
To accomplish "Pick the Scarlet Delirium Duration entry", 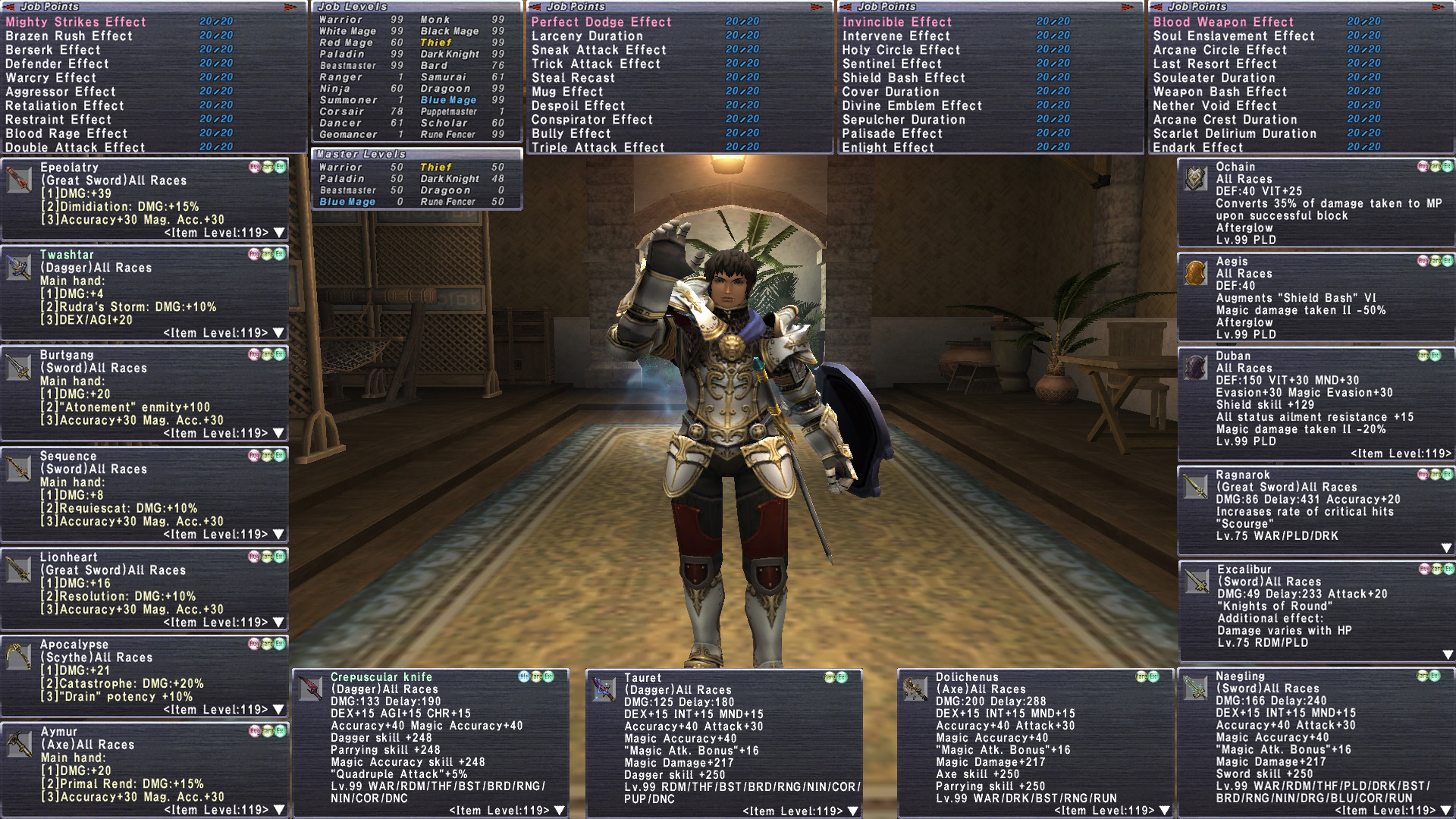I will [1235, 133].
